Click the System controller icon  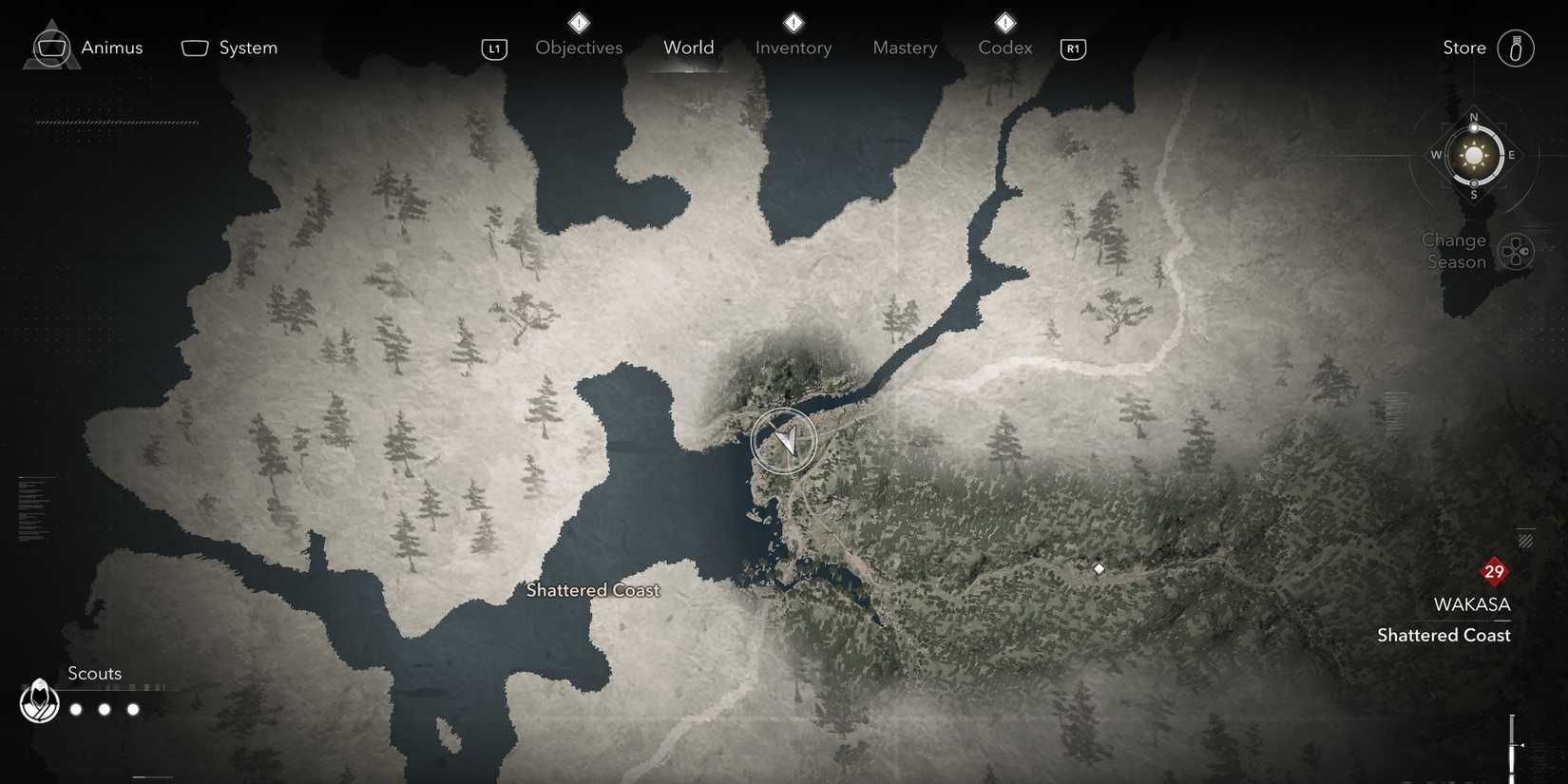[194, 47]
